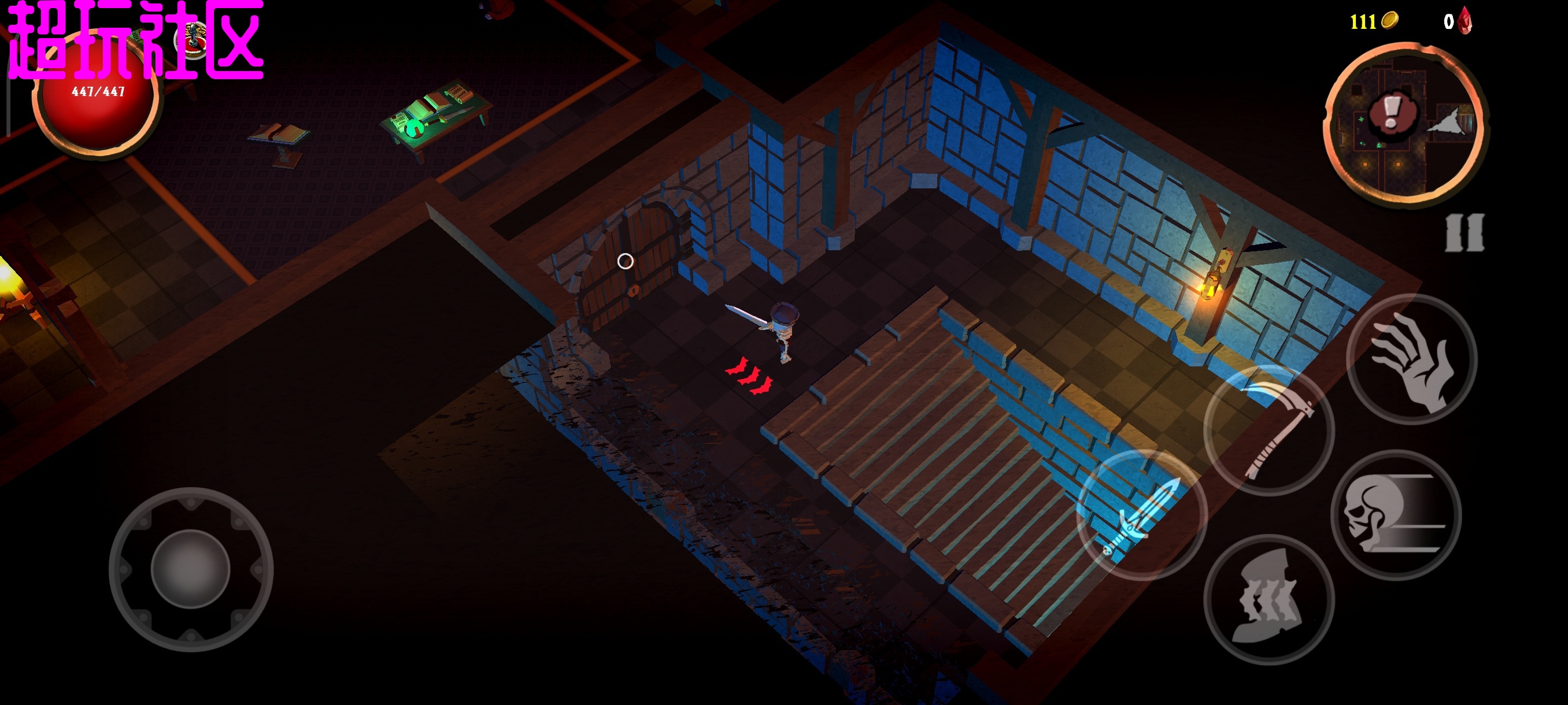Pause the game
The image size is (1568, 705).
[x=1465, y=232]
